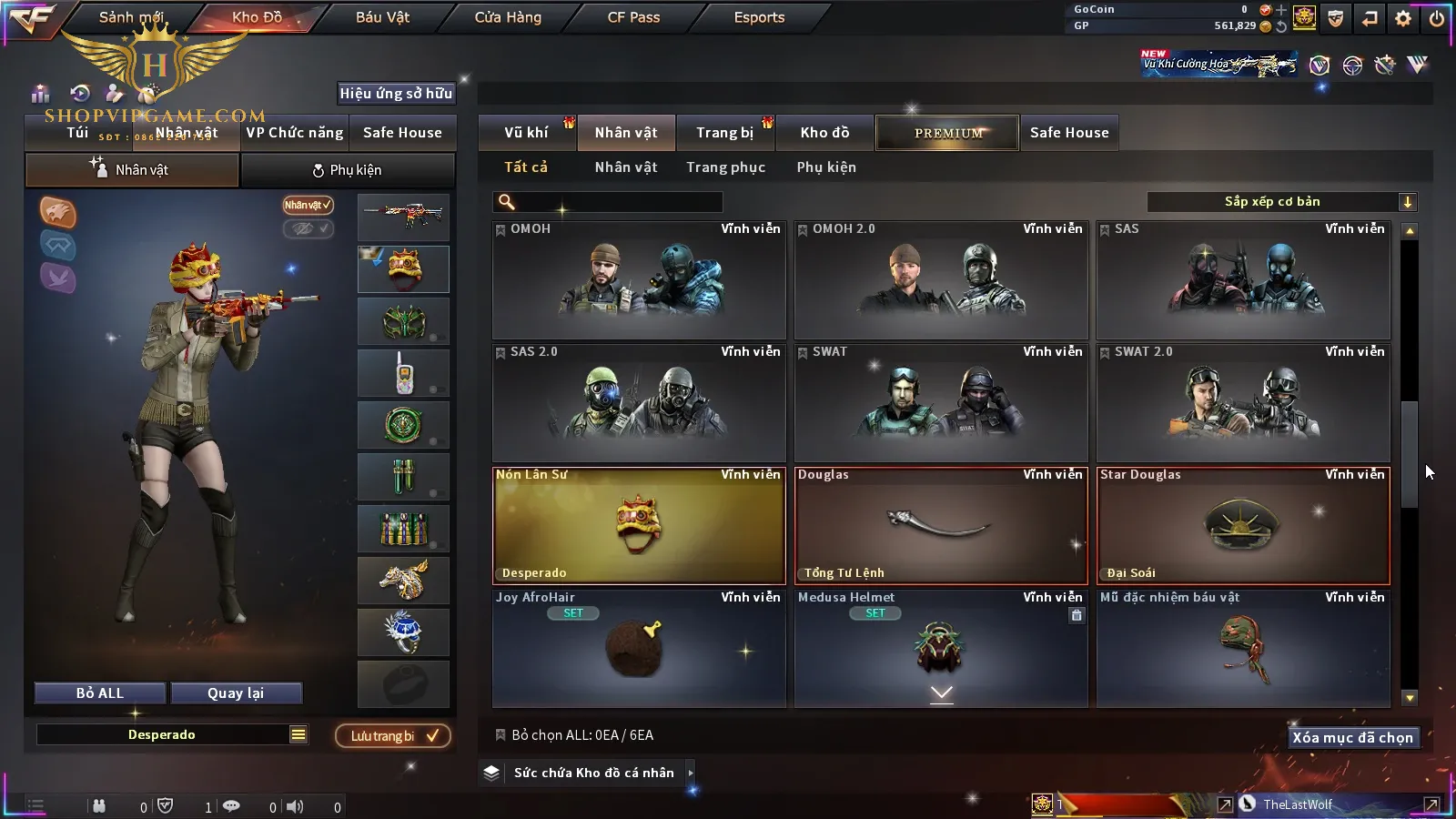Open the Cửa Hàng shop menu
Image resolution: width=1456 pixels, height=819 pixels.
508,17
